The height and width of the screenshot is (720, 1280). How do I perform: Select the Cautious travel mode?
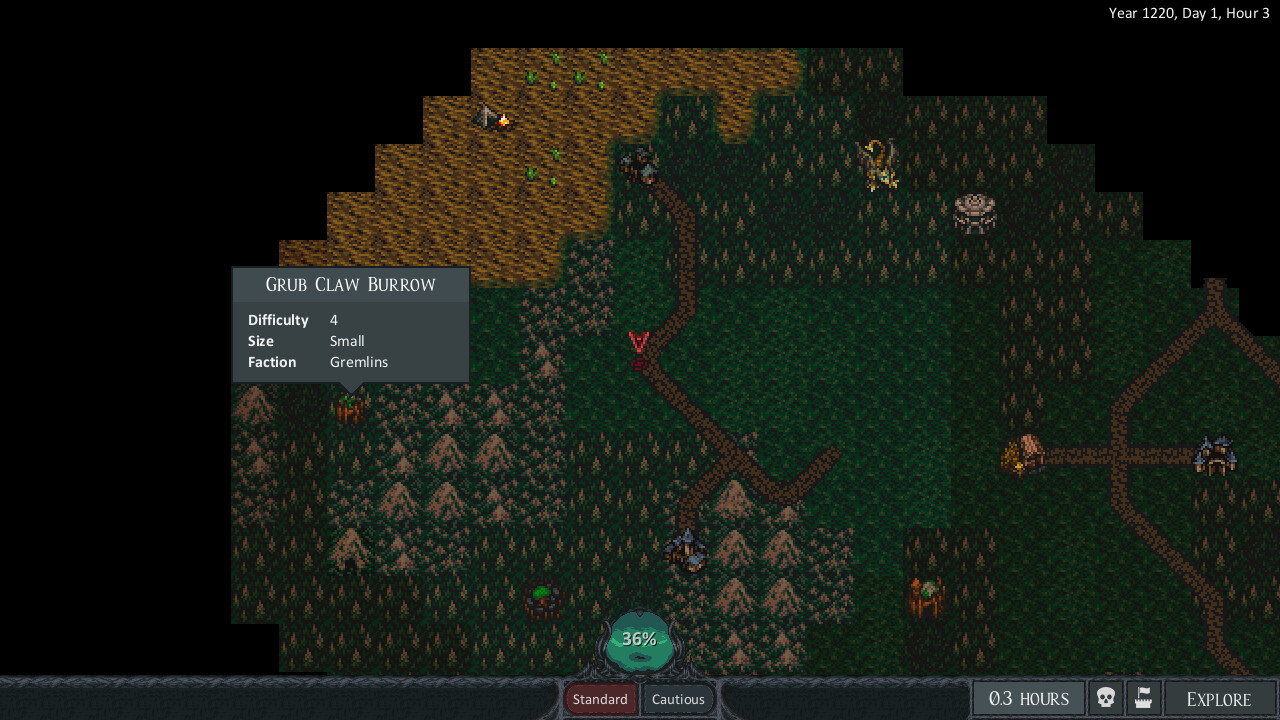click(678, 699)
